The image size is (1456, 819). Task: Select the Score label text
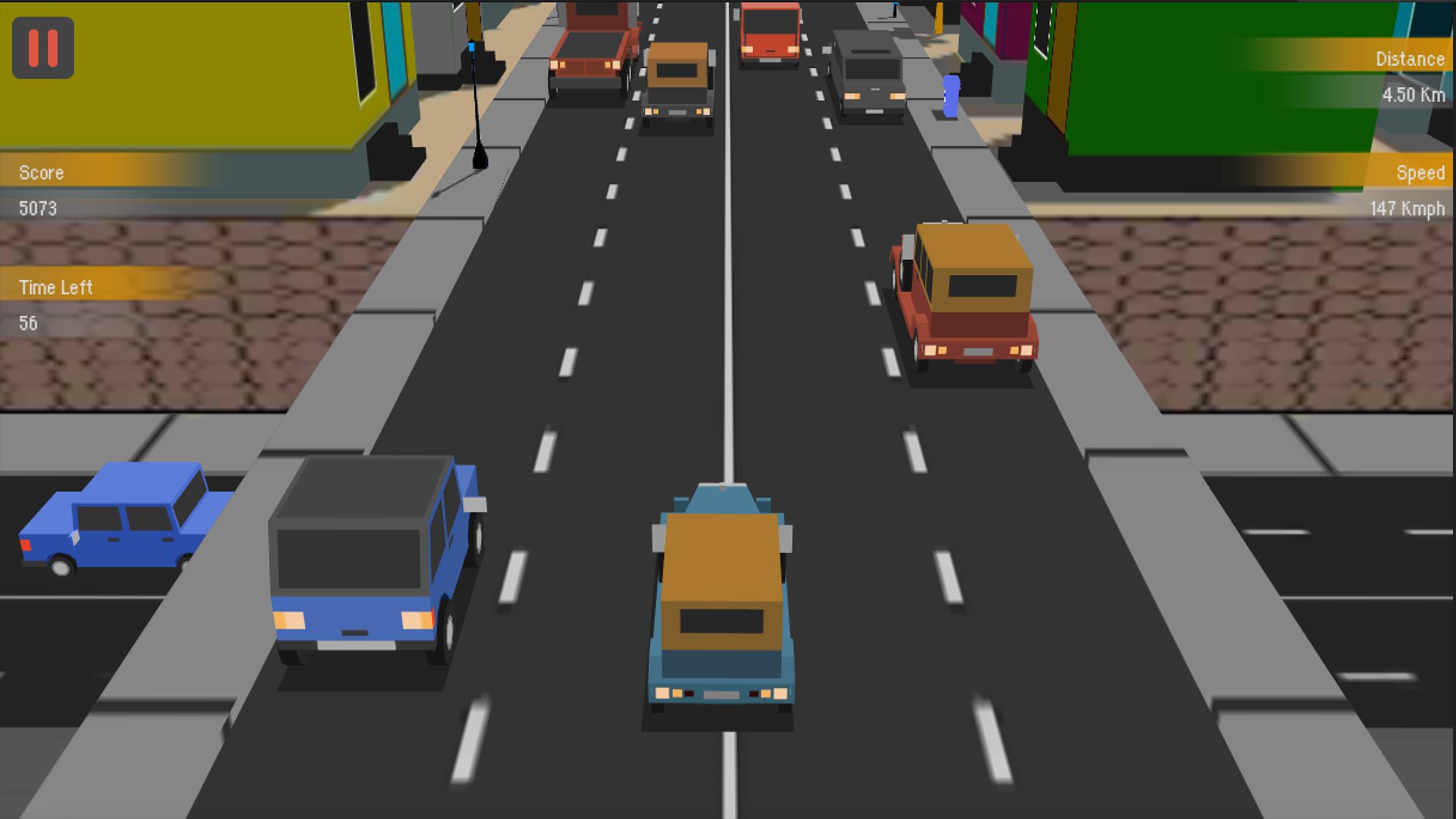(x=41, y=173)
